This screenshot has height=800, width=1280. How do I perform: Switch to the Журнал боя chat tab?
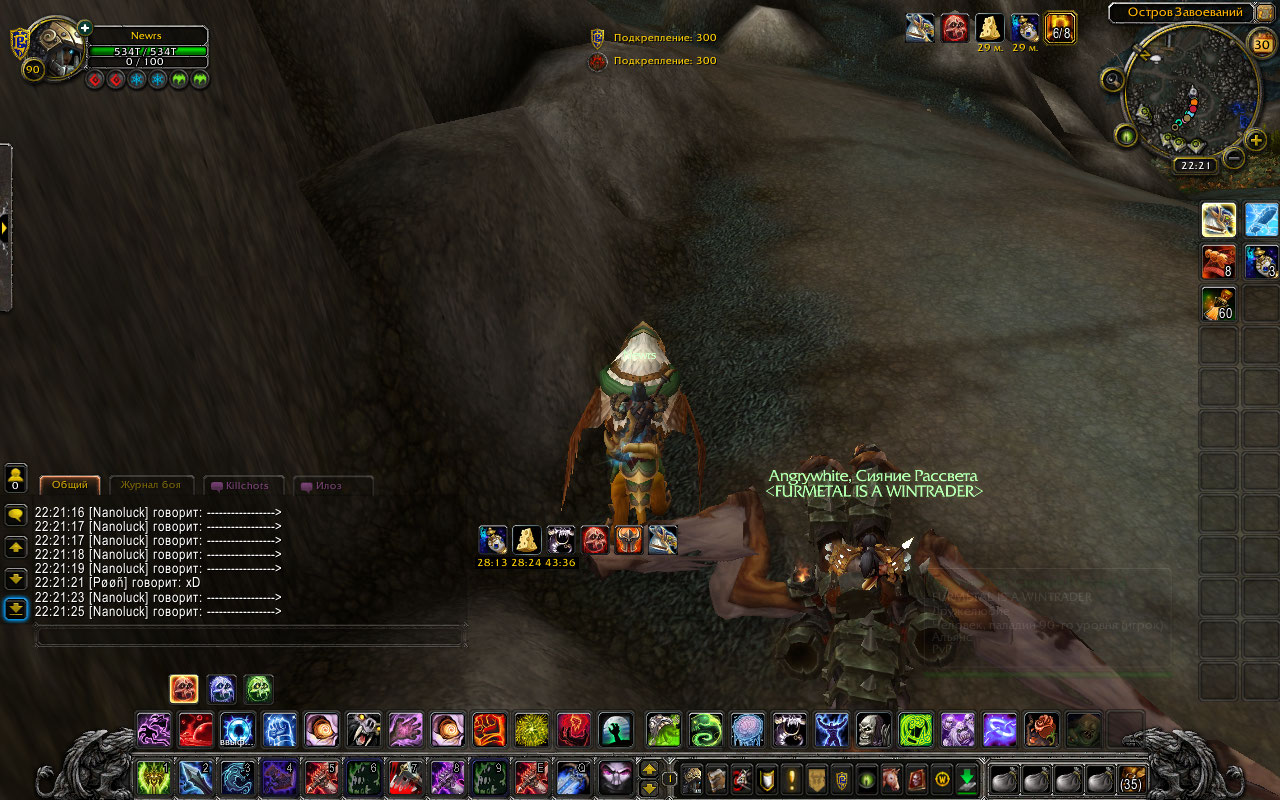(x=151, y=486)
